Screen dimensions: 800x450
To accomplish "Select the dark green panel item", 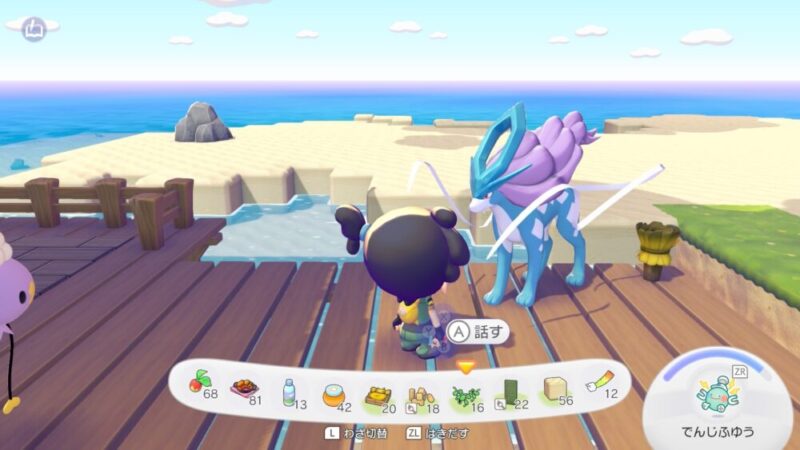I will [x=508, y=391].
